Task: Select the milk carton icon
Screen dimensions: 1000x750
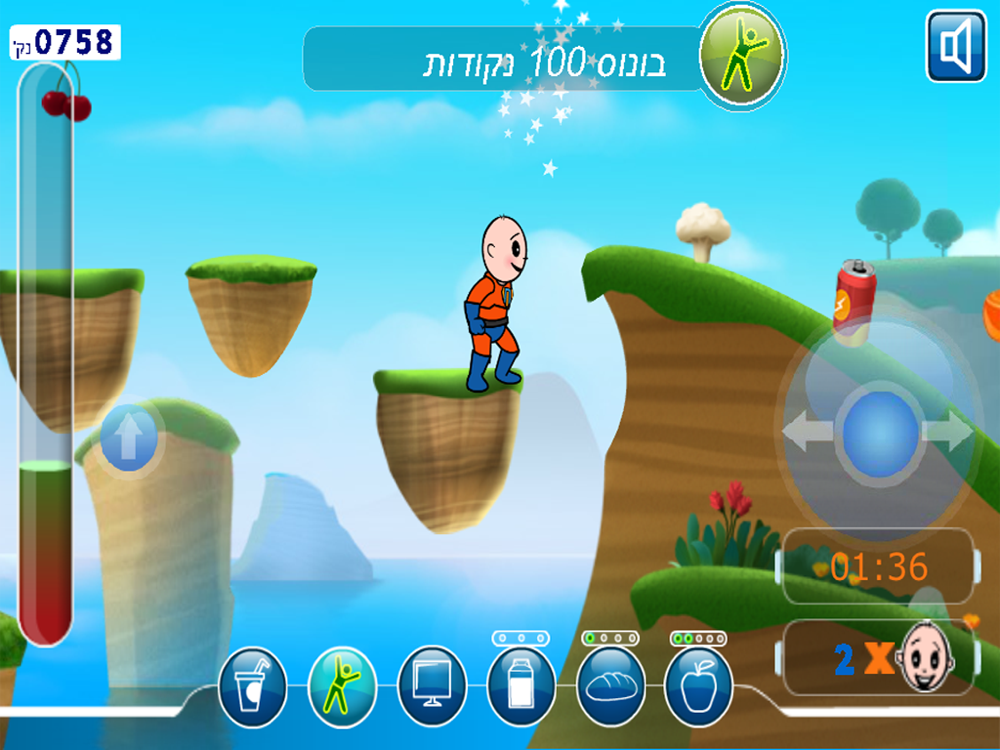Action: point(520,687)
